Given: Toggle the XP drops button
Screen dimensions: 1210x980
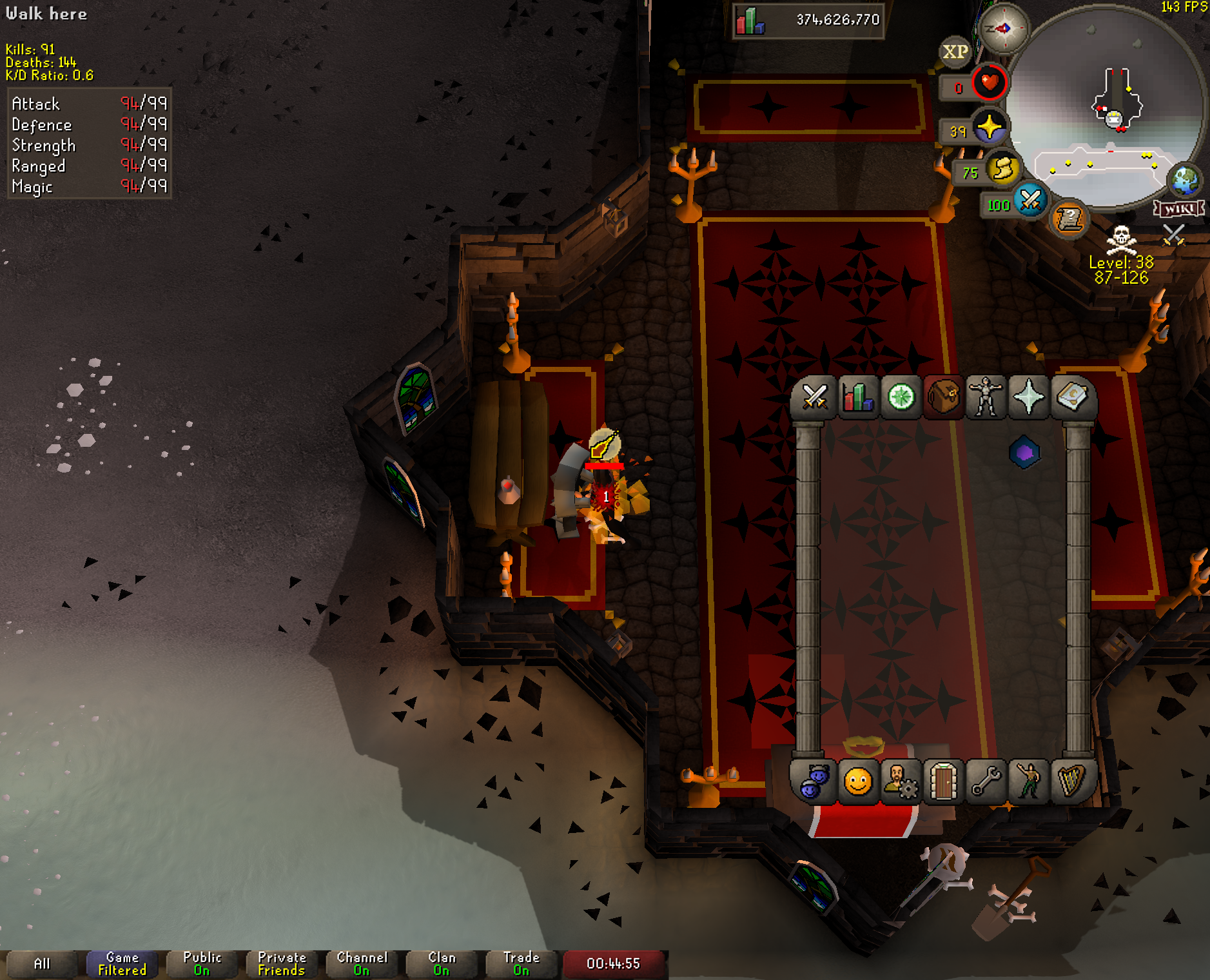Looking at the screenshot, I should pyautogui.click(x=955, y=52).
